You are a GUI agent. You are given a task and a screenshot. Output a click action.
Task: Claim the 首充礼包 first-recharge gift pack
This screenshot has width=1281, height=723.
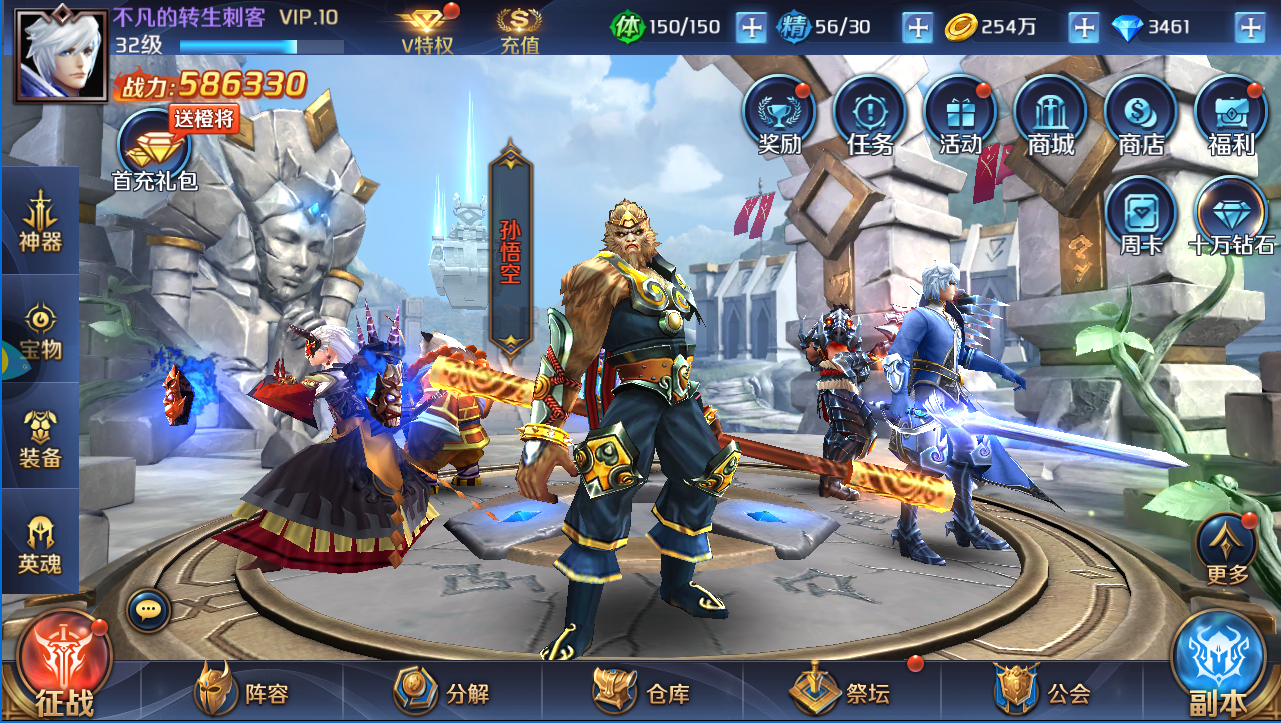coord(154,152)
